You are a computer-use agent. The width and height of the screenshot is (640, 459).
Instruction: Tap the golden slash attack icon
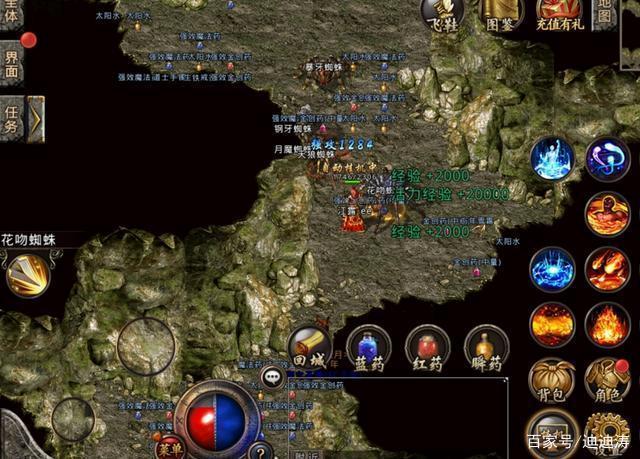coord(29,274)
